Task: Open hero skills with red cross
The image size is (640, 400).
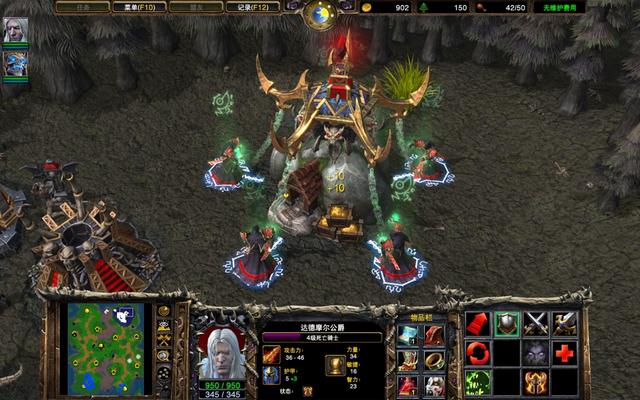Action: click(565, 353)
